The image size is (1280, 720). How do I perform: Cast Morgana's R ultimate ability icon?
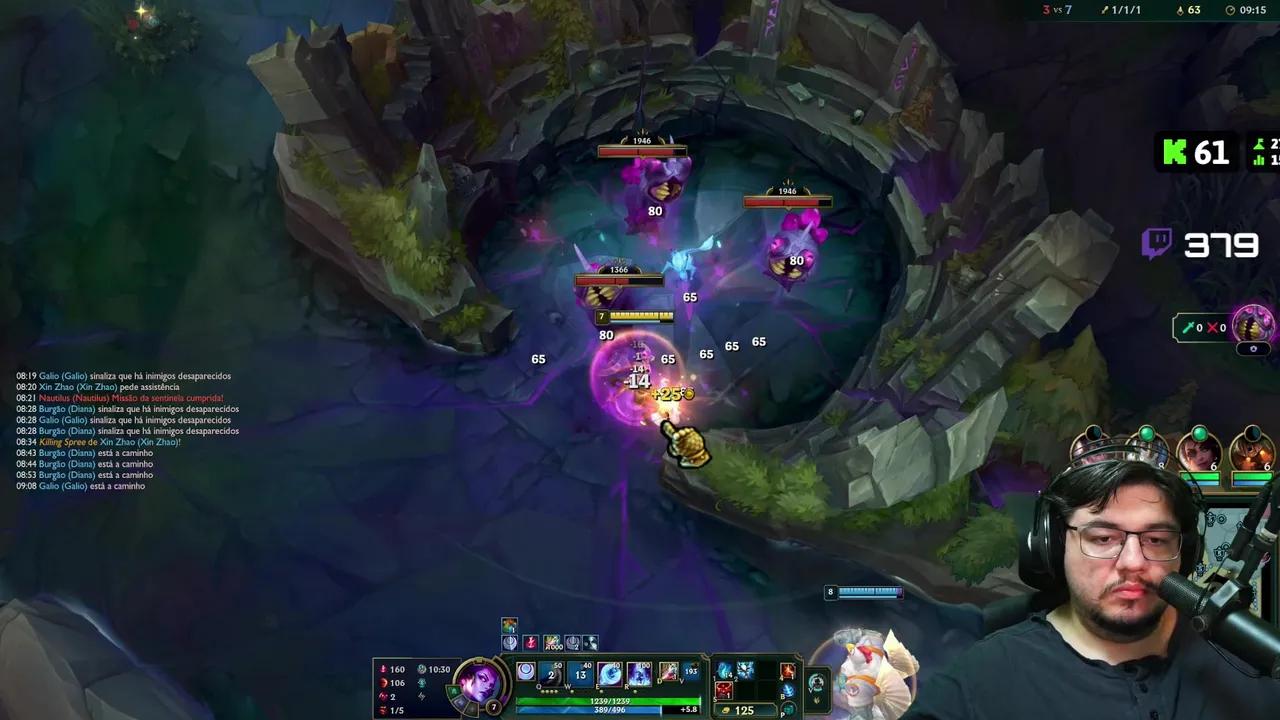[639, 673]
